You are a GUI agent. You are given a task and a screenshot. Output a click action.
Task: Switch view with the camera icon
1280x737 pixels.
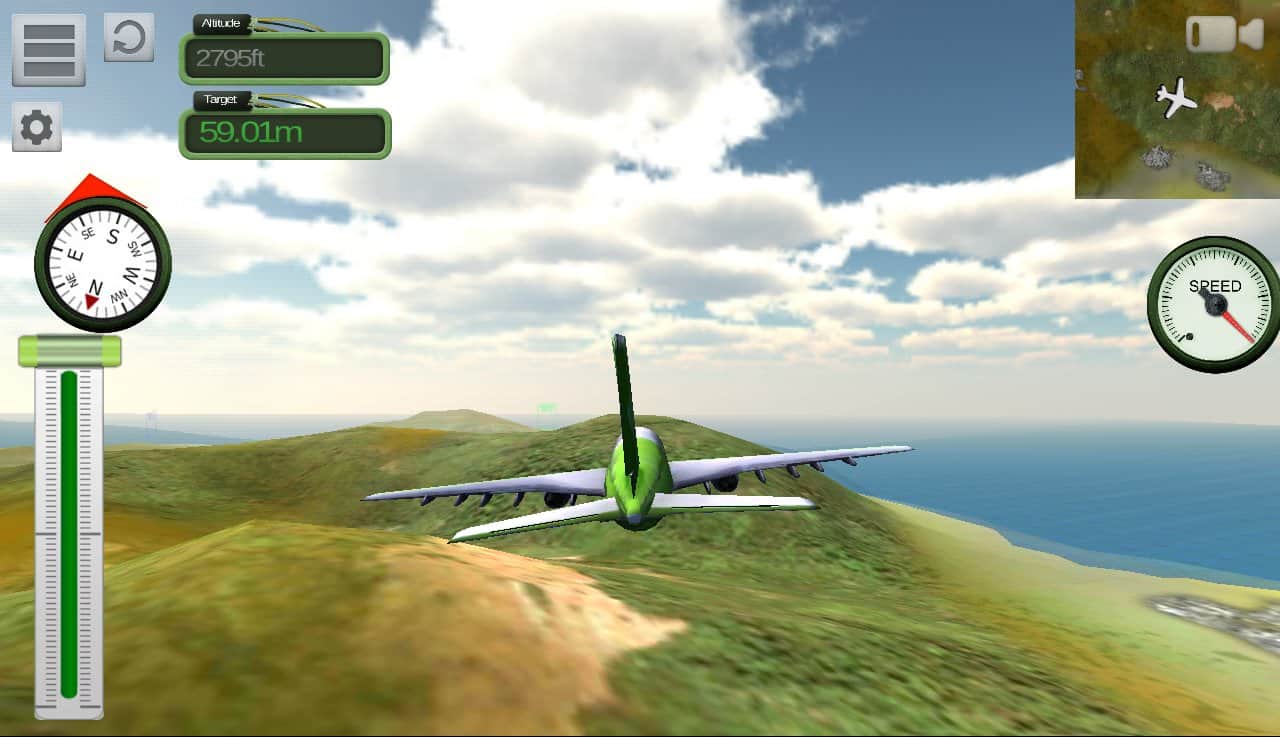(x=1224, y=34)
